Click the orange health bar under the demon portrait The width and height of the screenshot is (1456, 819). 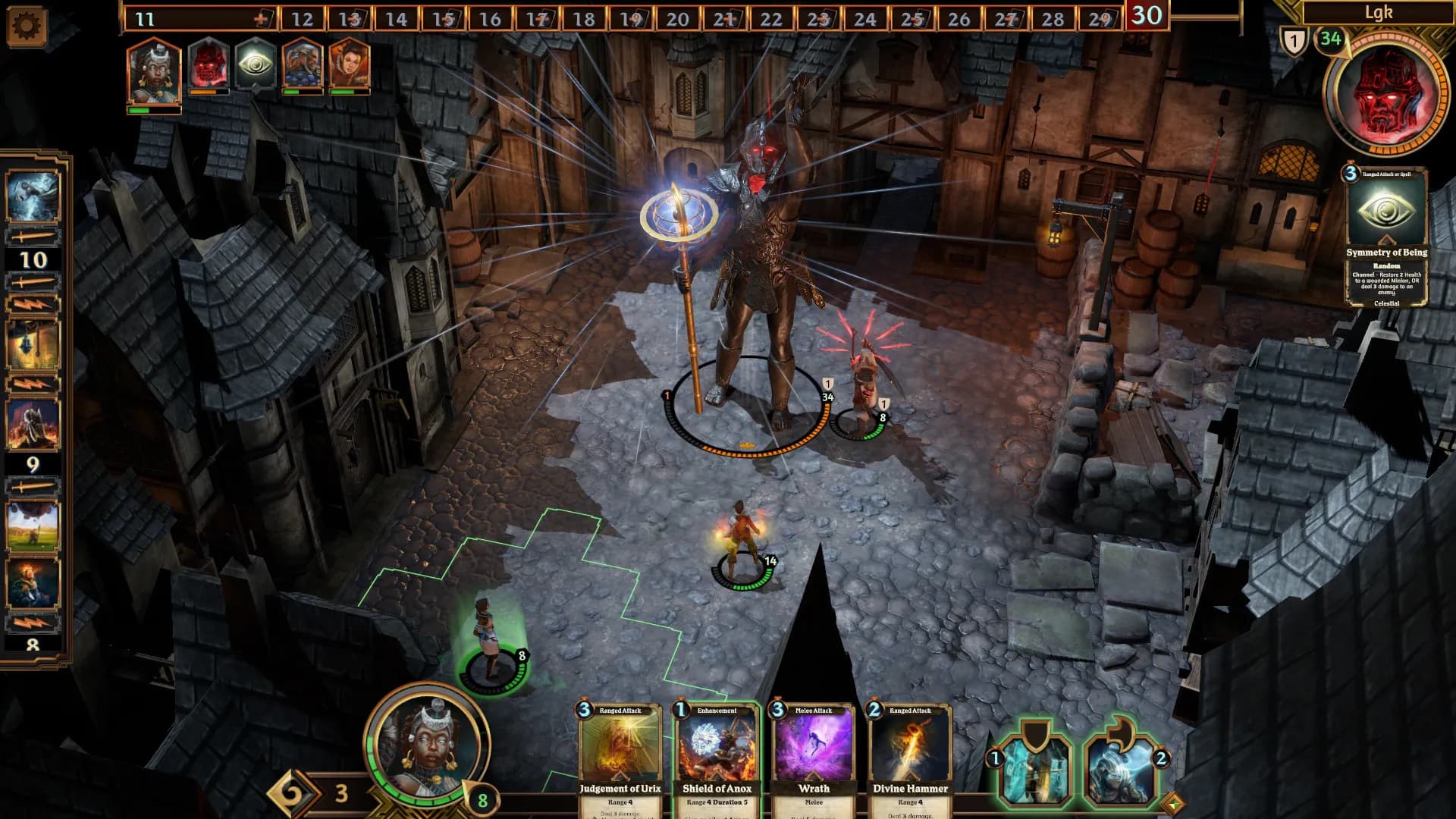pyautogui.click(x=210, y=93)
